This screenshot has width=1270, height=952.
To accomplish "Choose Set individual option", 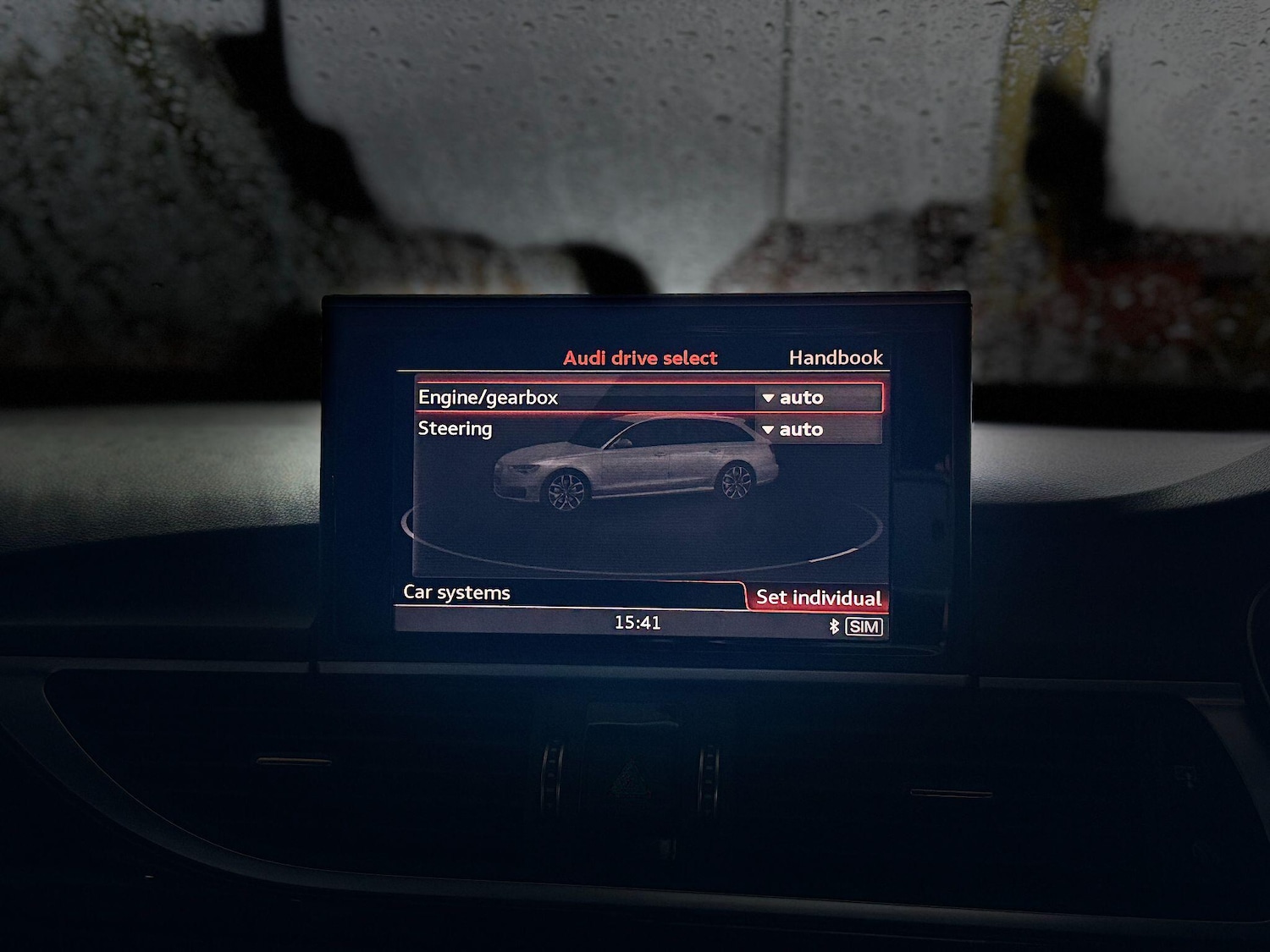I will 818,597.
